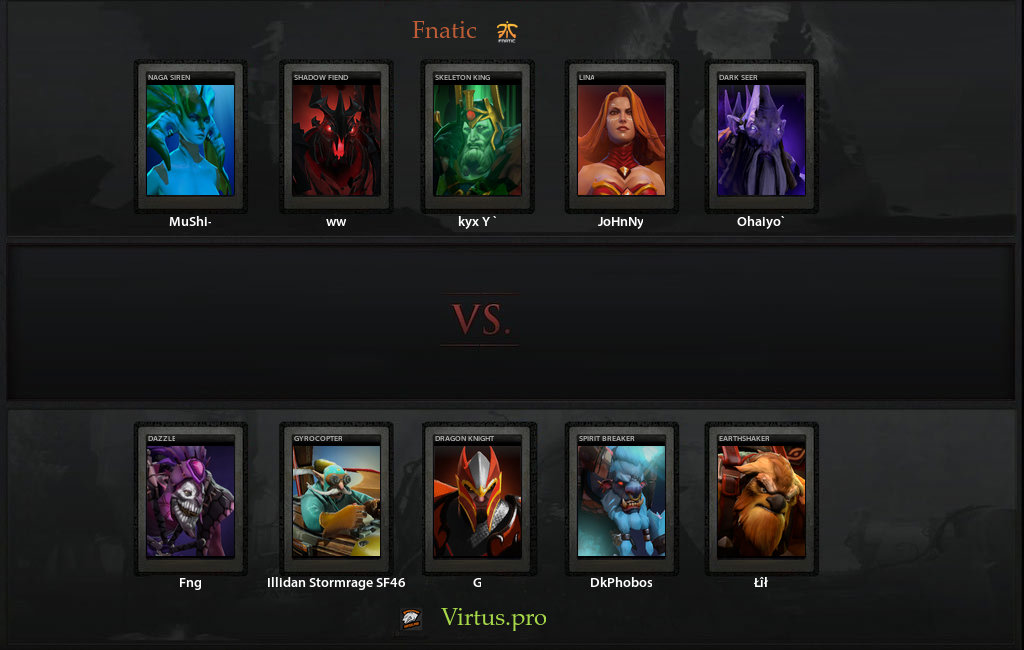Viewport: 1024px width, 650px height.
Task: Pick the Earthshaker hero card
Action: coord(762,500)
